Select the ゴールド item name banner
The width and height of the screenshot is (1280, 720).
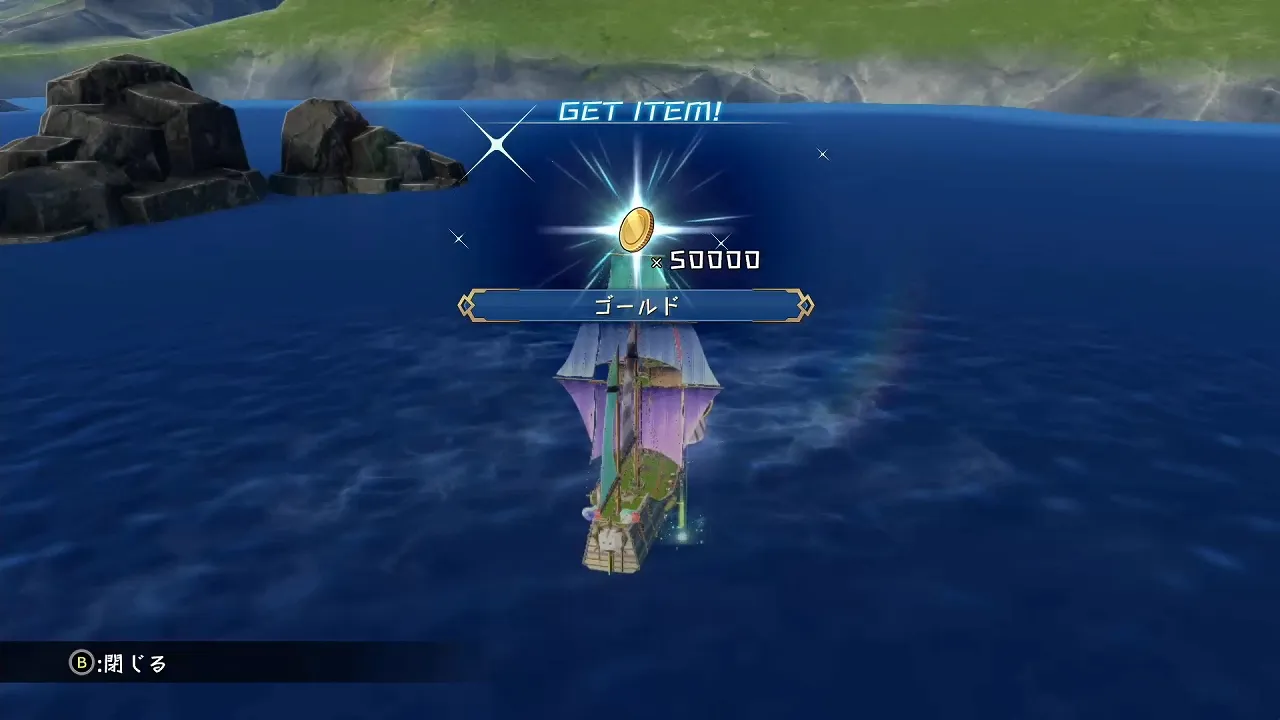point(636,305)
